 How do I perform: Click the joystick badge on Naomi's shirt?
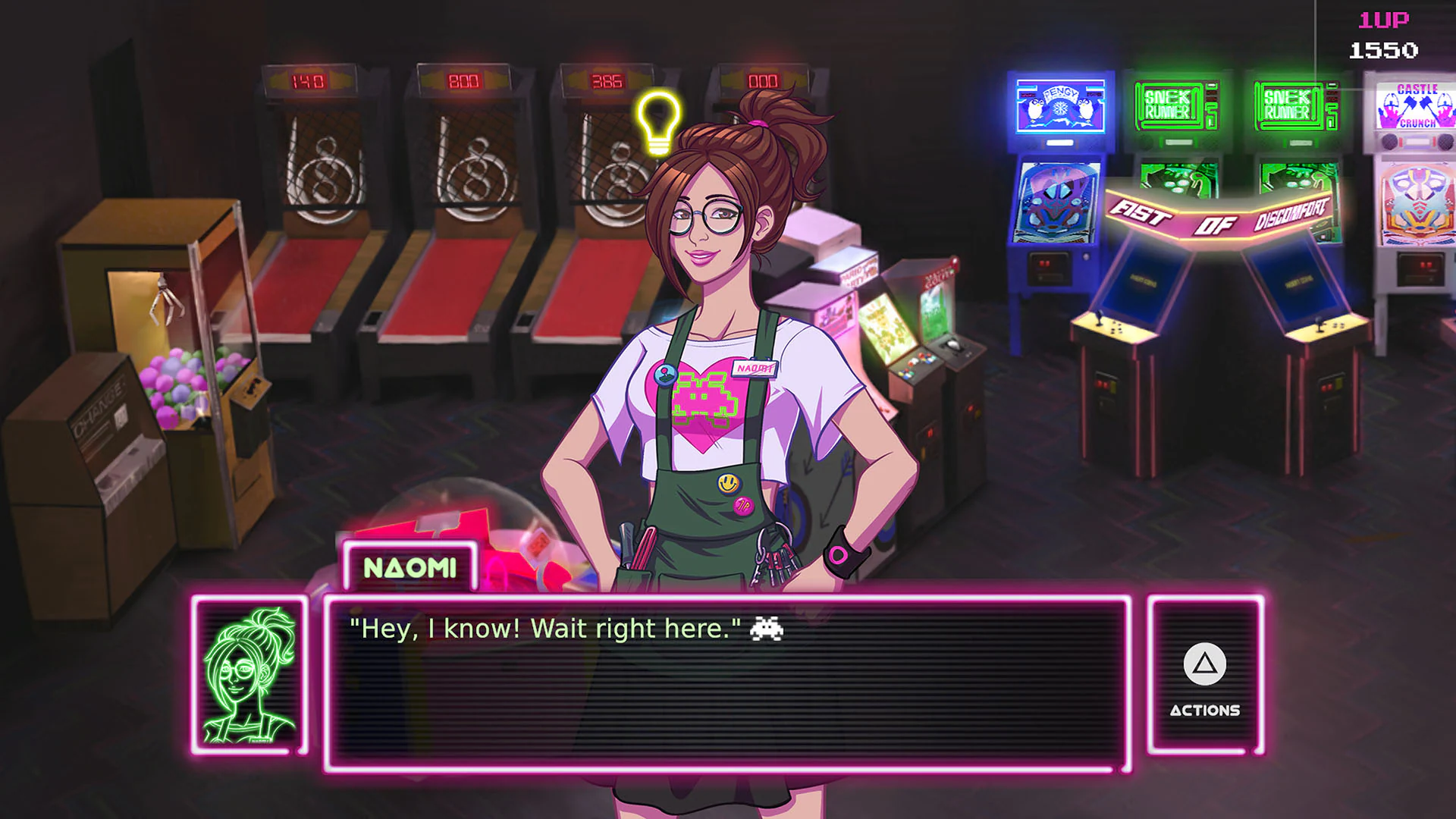[x=667, y=373]
